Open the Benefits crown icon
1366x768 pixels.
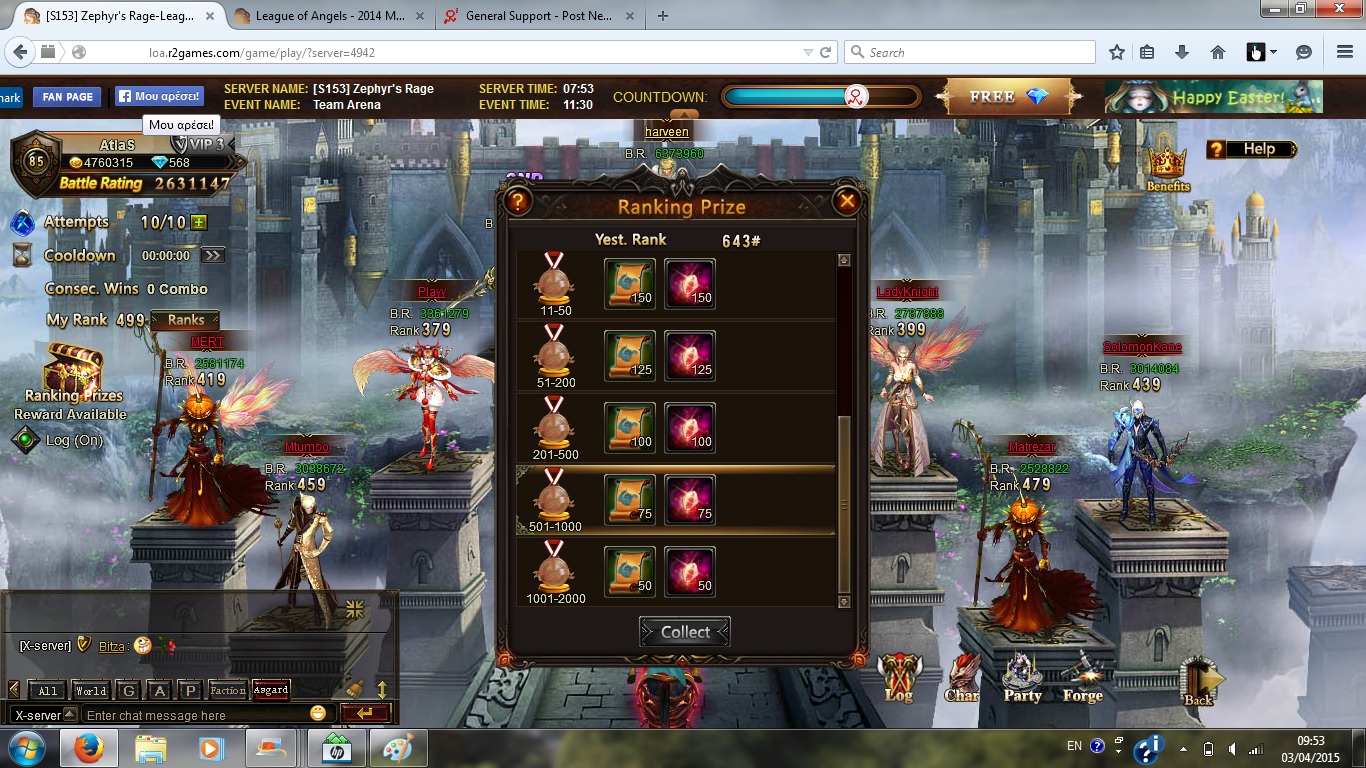click(x=1167, y=167)
